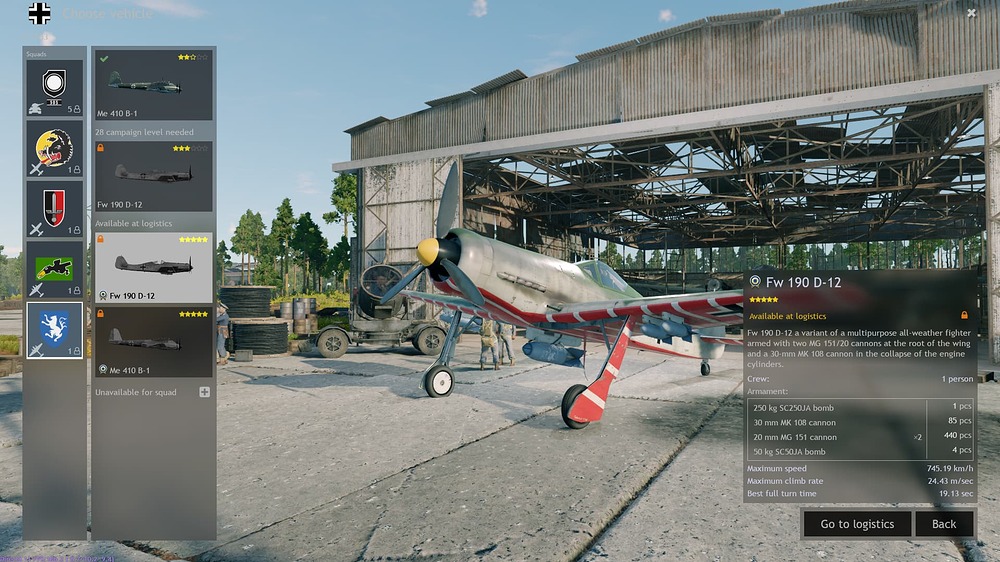Select the white shield squad
The width and height of the screenshot is (1000, 562).
55,88
